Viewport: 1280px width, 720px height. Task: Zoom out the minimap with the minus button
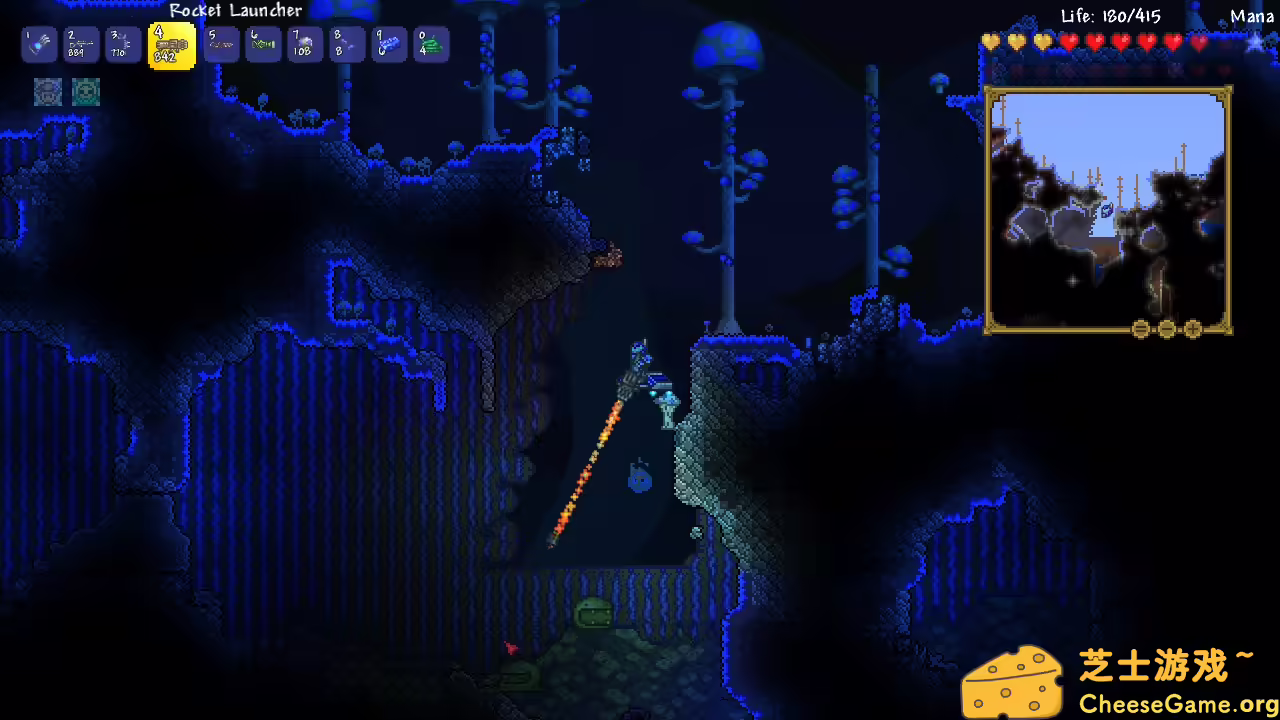(1166, 329)
